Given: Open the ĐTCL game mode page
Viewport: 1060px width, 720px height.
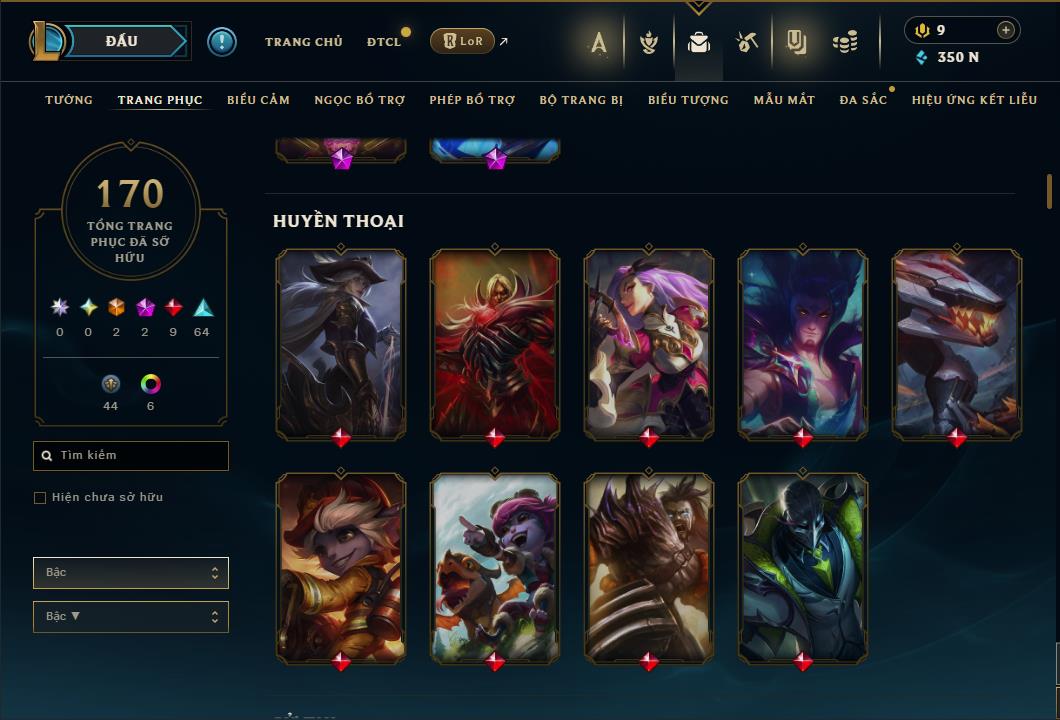Looking at the screenshot, I should [383, 42].
